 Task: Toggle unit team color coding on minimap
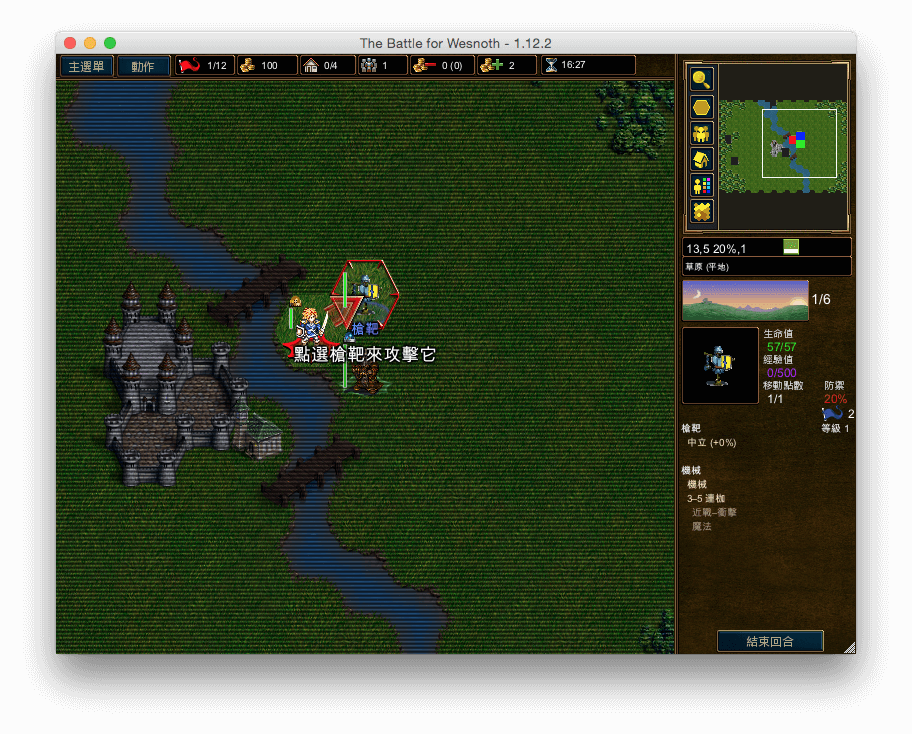(702, 185)
